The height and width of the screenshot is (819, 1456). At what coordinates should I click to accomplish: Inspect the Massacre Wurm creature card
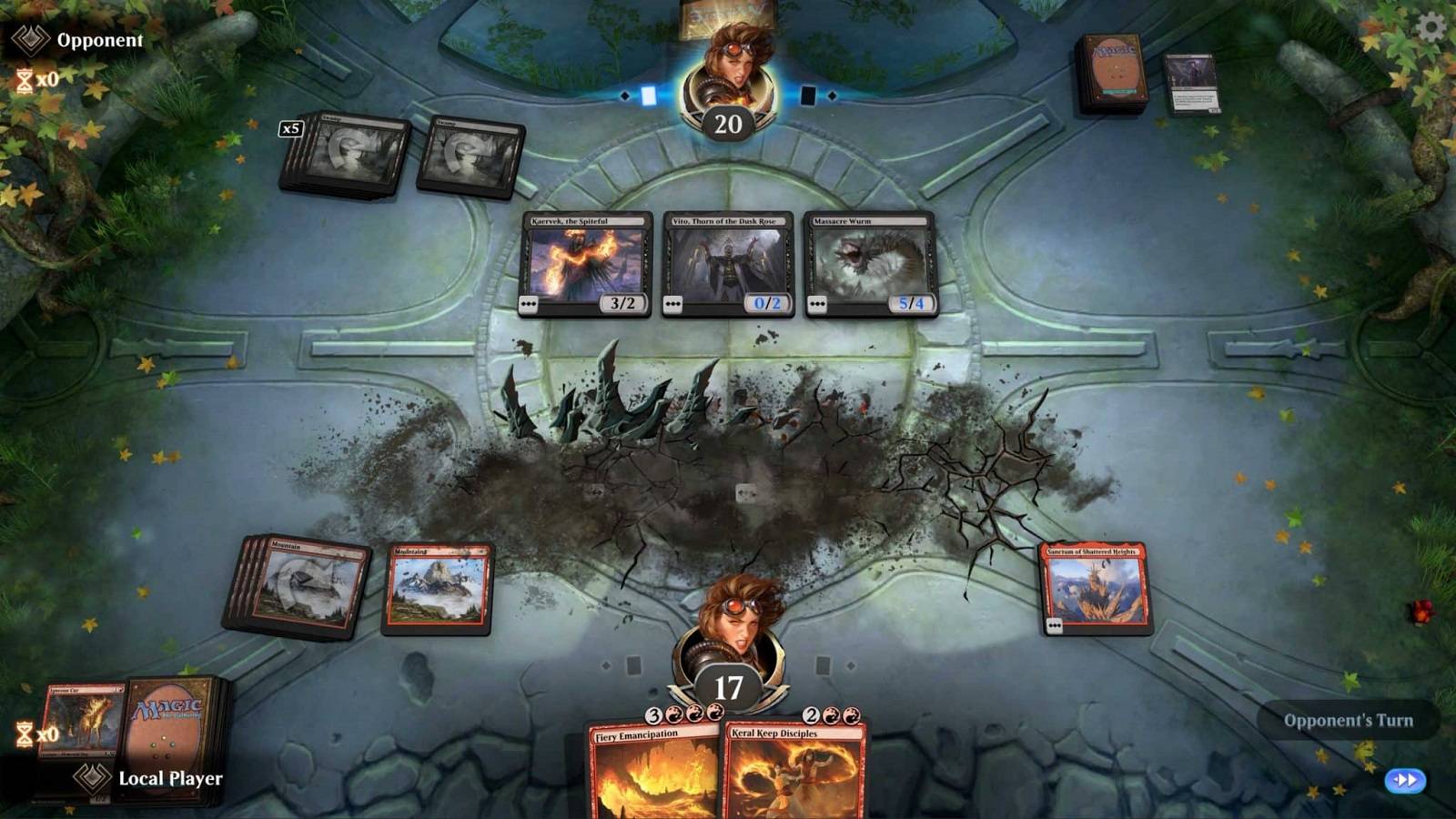click(x=872, y=266)
